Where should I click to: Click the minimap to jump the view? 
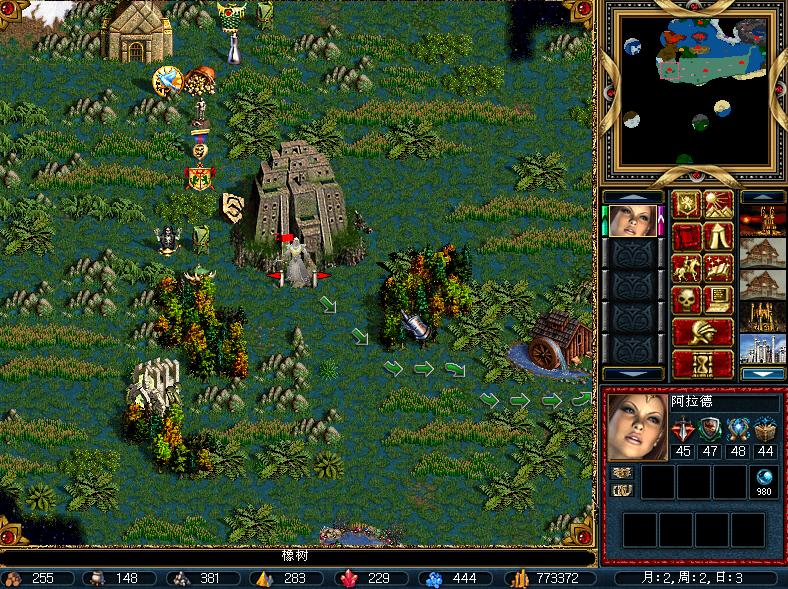coord(696,88)
